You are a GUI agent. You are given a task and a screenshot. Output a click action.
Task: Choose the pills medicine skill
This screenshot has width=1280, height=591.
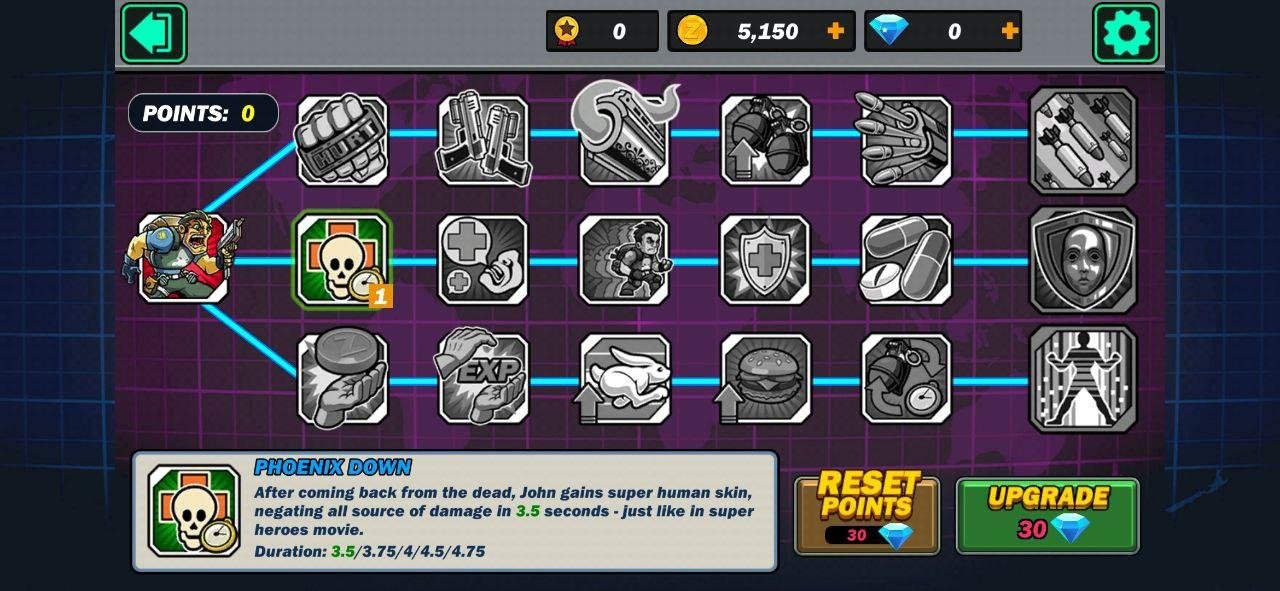point(906,260)
